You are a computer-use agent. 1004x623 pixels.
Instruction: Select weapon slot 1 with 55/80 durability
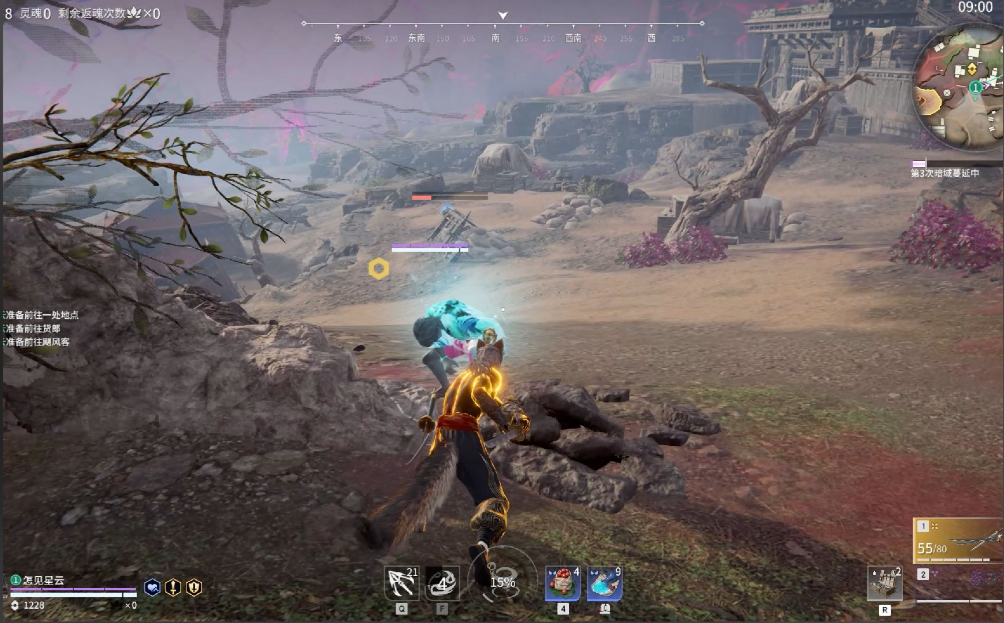click(958, 541)
